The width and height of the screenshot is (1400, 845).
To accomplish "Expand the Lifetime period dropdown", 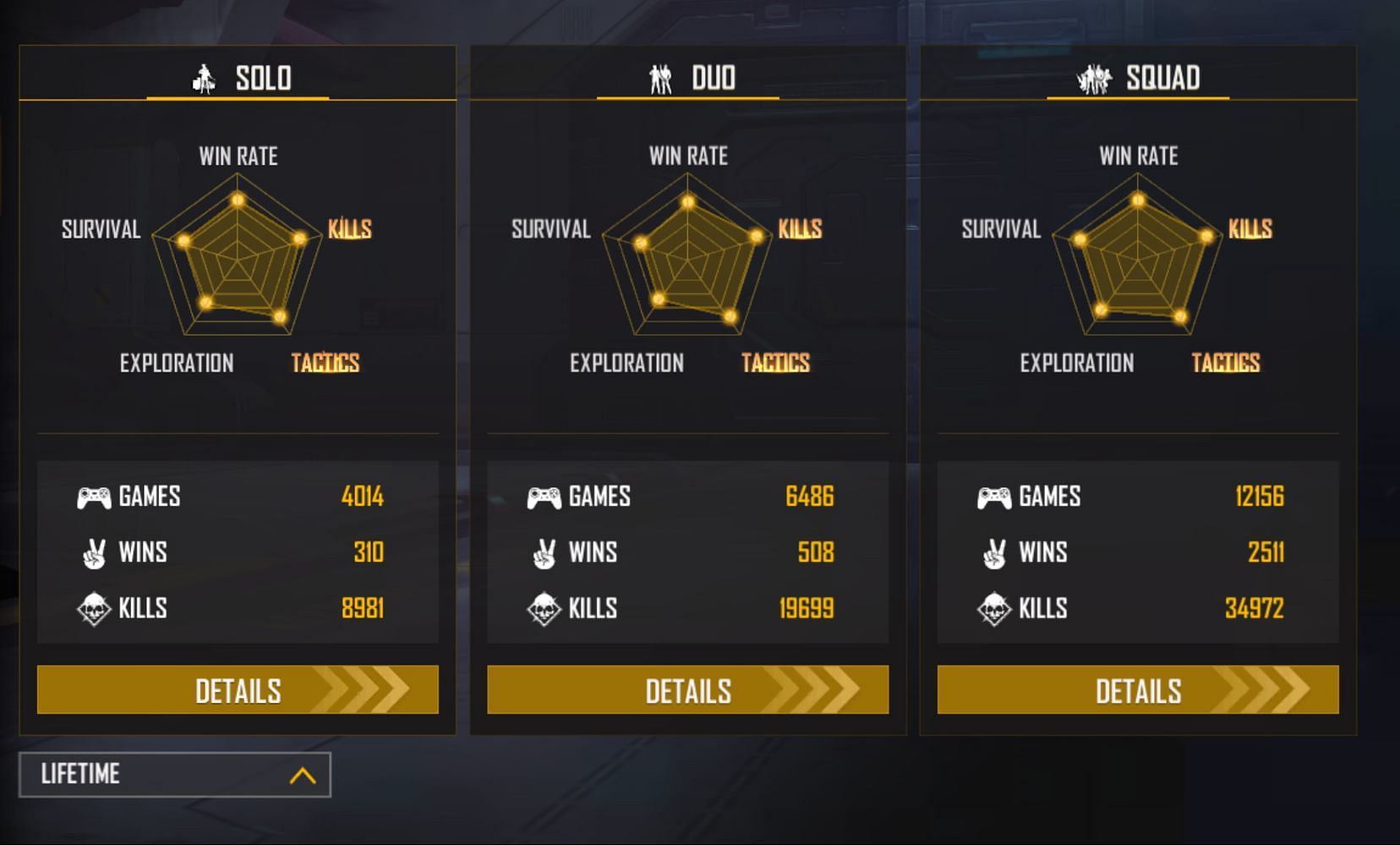I will [x=175, y=774].
